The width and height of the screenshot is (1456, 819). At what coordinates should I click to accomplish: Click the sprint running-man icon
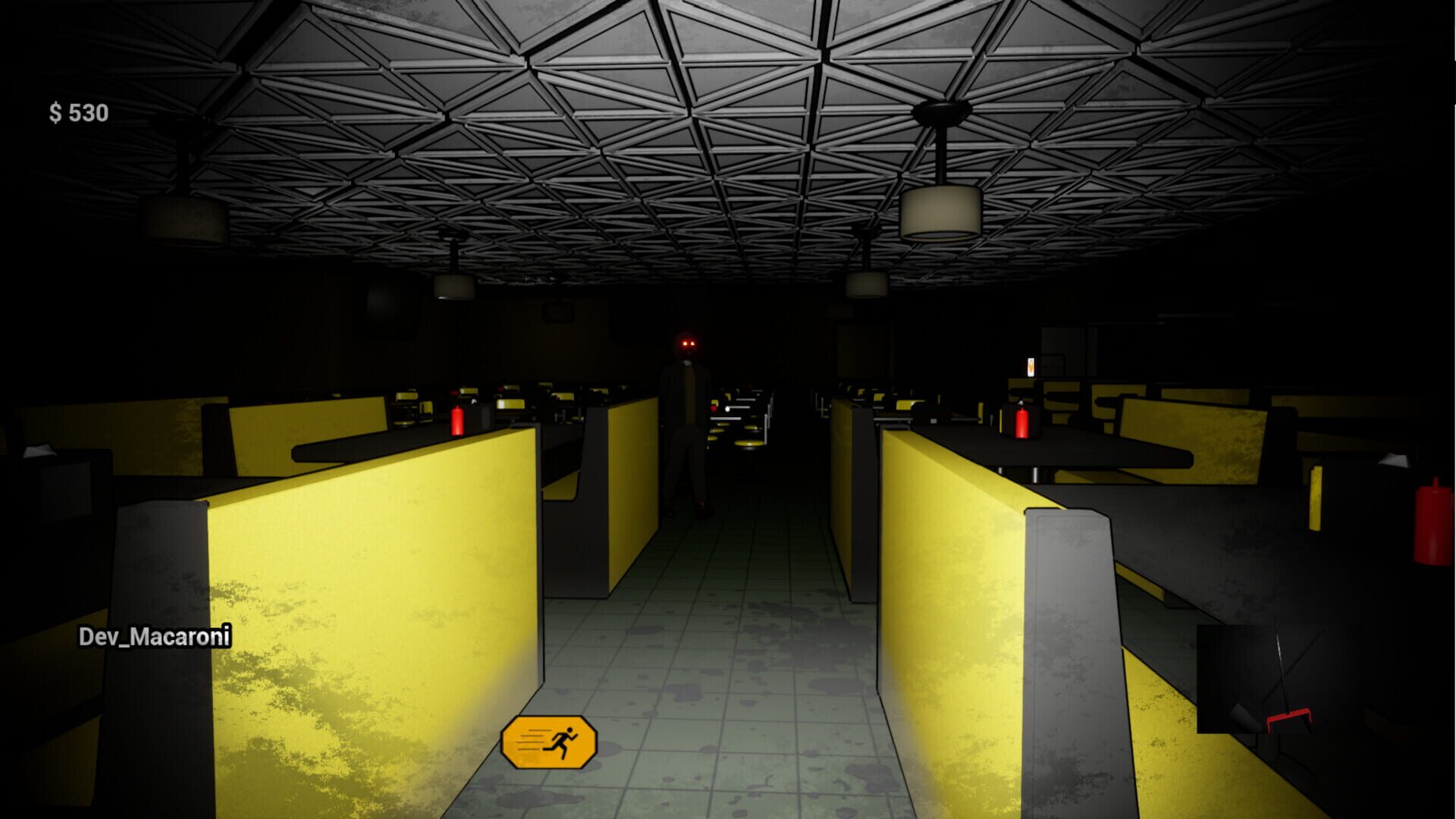pos(561,739)
